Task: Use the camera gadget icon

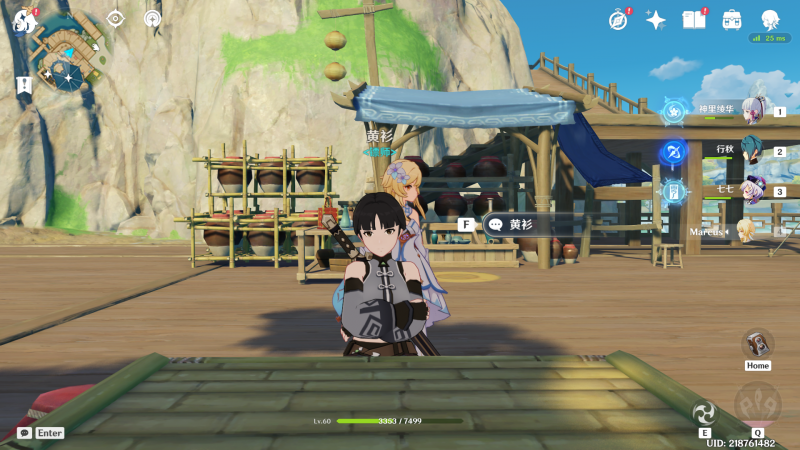Action: (x=758, y=343)
